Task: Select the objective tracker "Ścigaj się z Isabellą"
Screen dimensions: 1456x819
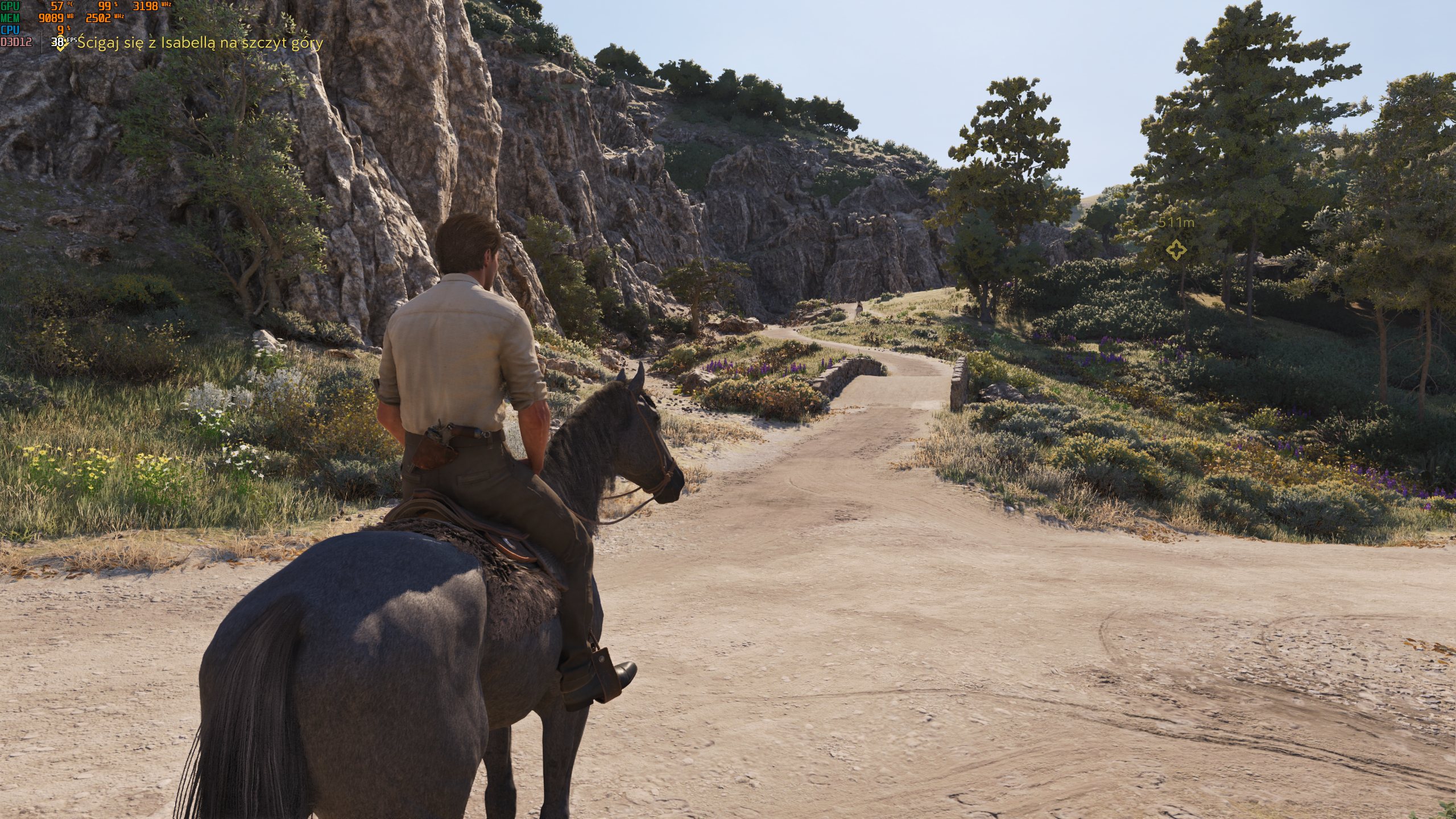Action: click(200, 43)
